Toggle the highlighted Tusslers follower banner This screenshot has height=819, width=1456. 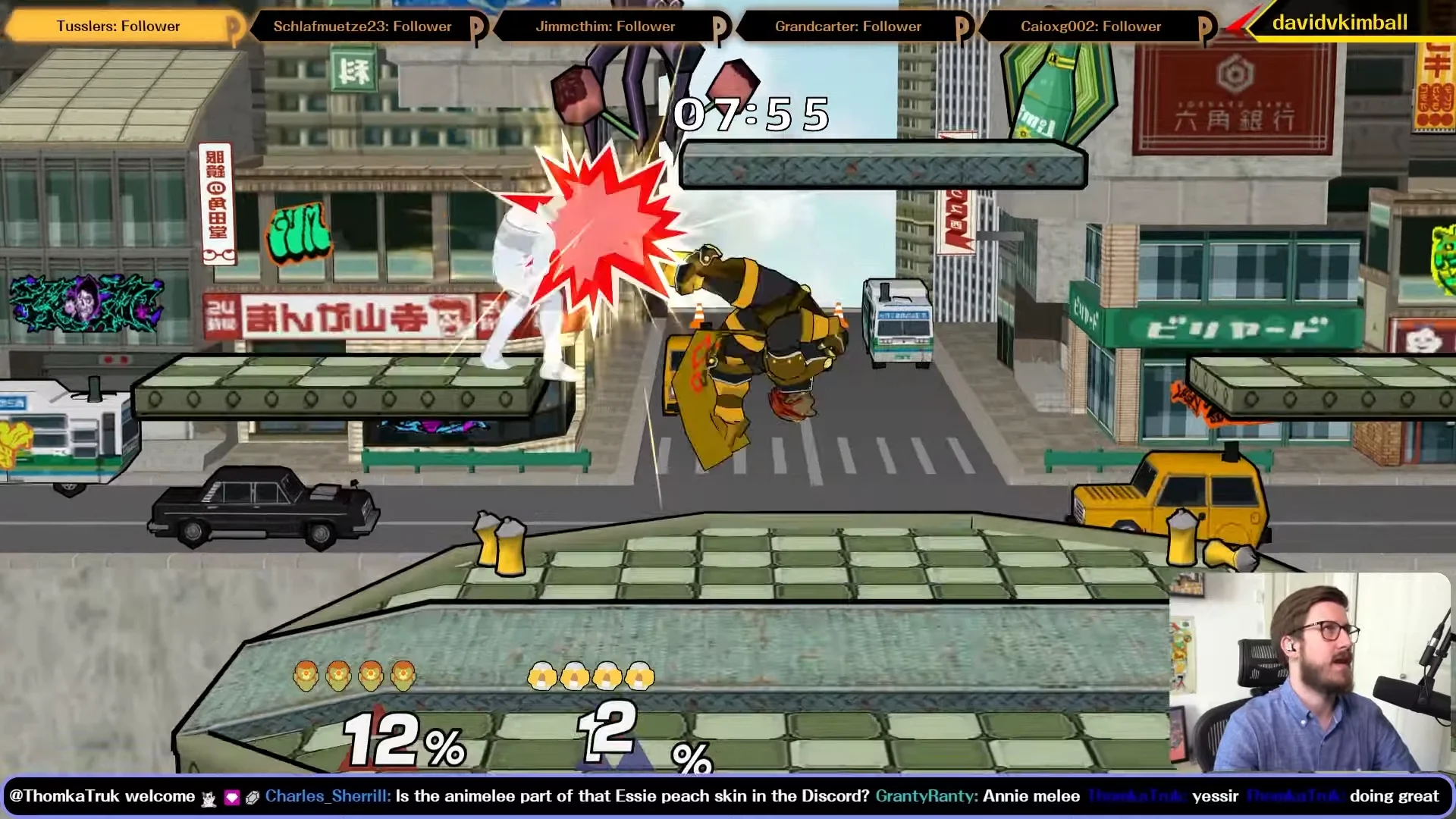click(118, 27)
